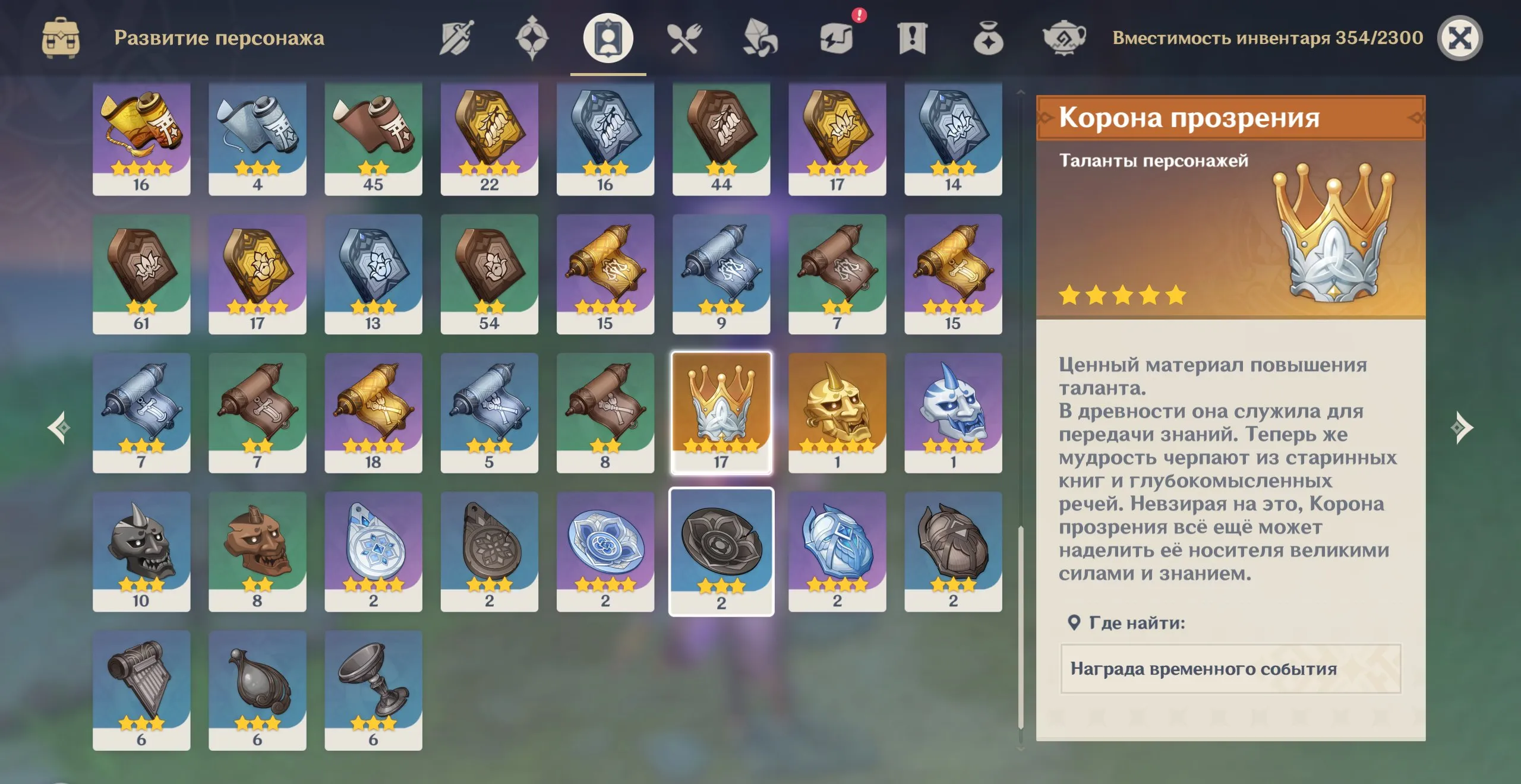Switch to the weapons category (sword icon)

pos(457,37)
